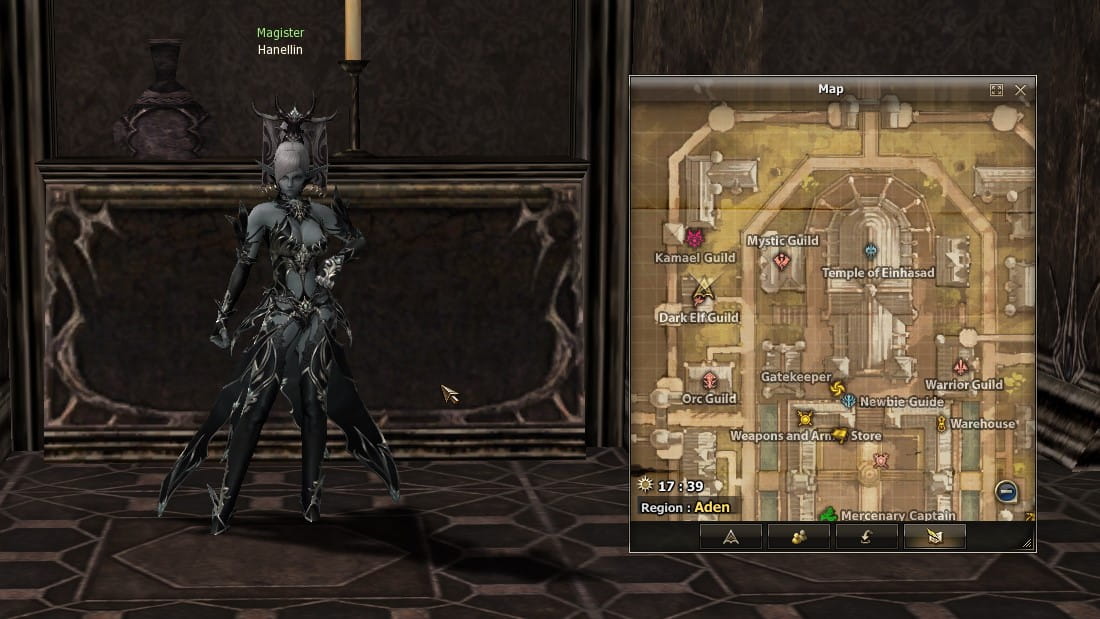
Task: Click the Warrior Guild marker
Action: pyautogui.click(x=962, y=367)
